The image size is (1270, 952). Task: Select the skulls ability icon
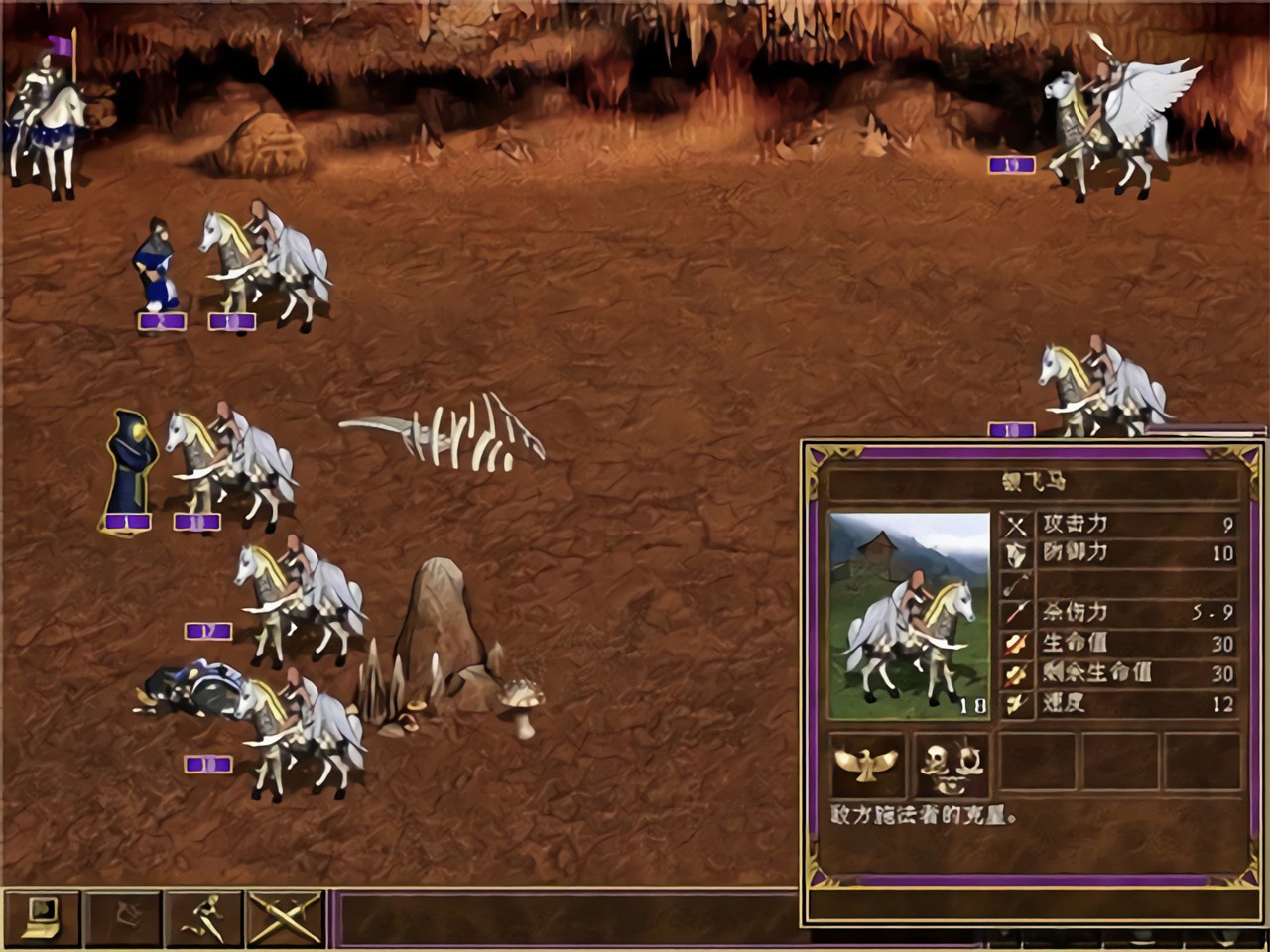tap(951, 766)
